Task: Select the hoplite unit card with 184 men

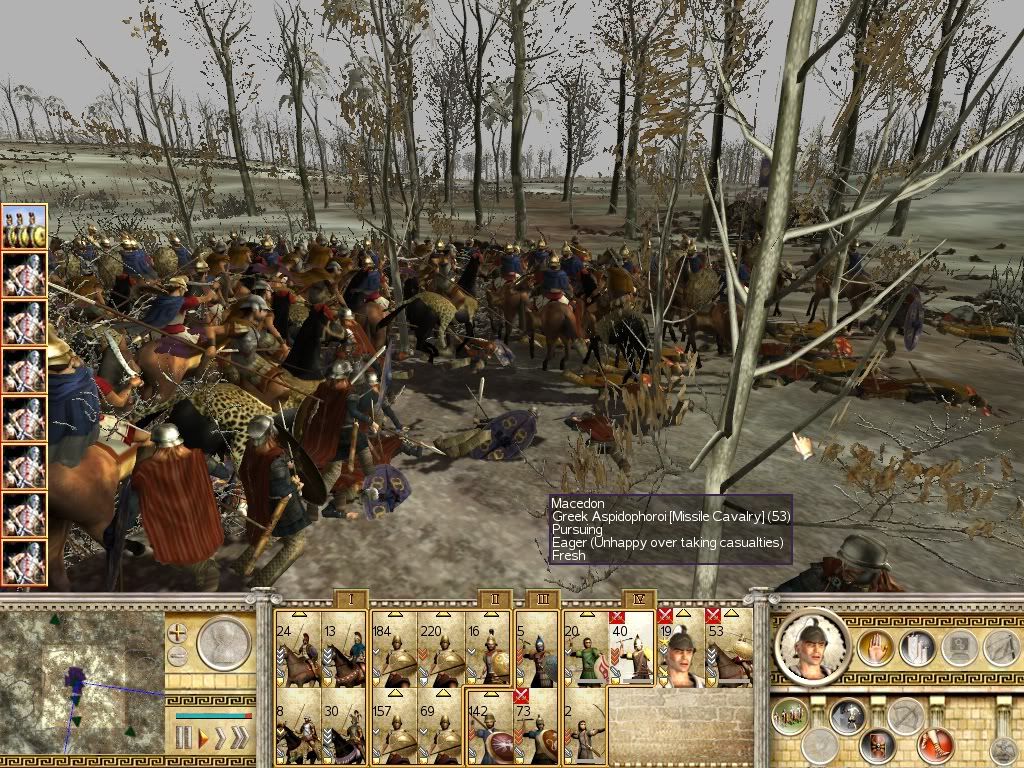Action: 393,648
